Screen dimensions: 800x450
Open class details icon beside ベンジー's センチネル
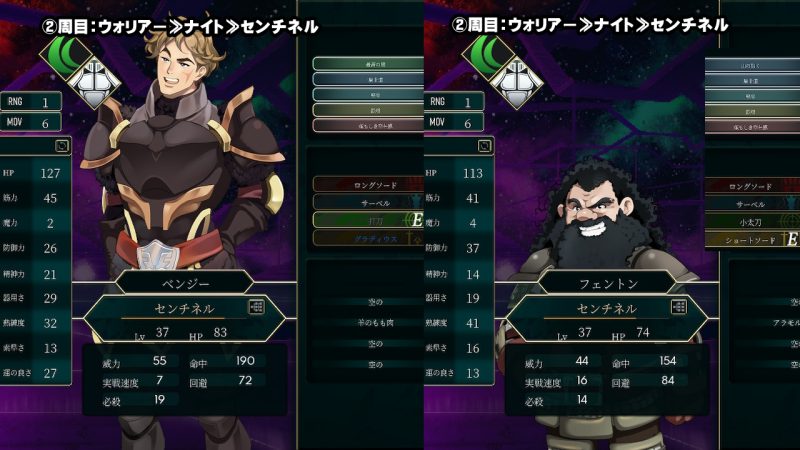(x=258, y=308)
